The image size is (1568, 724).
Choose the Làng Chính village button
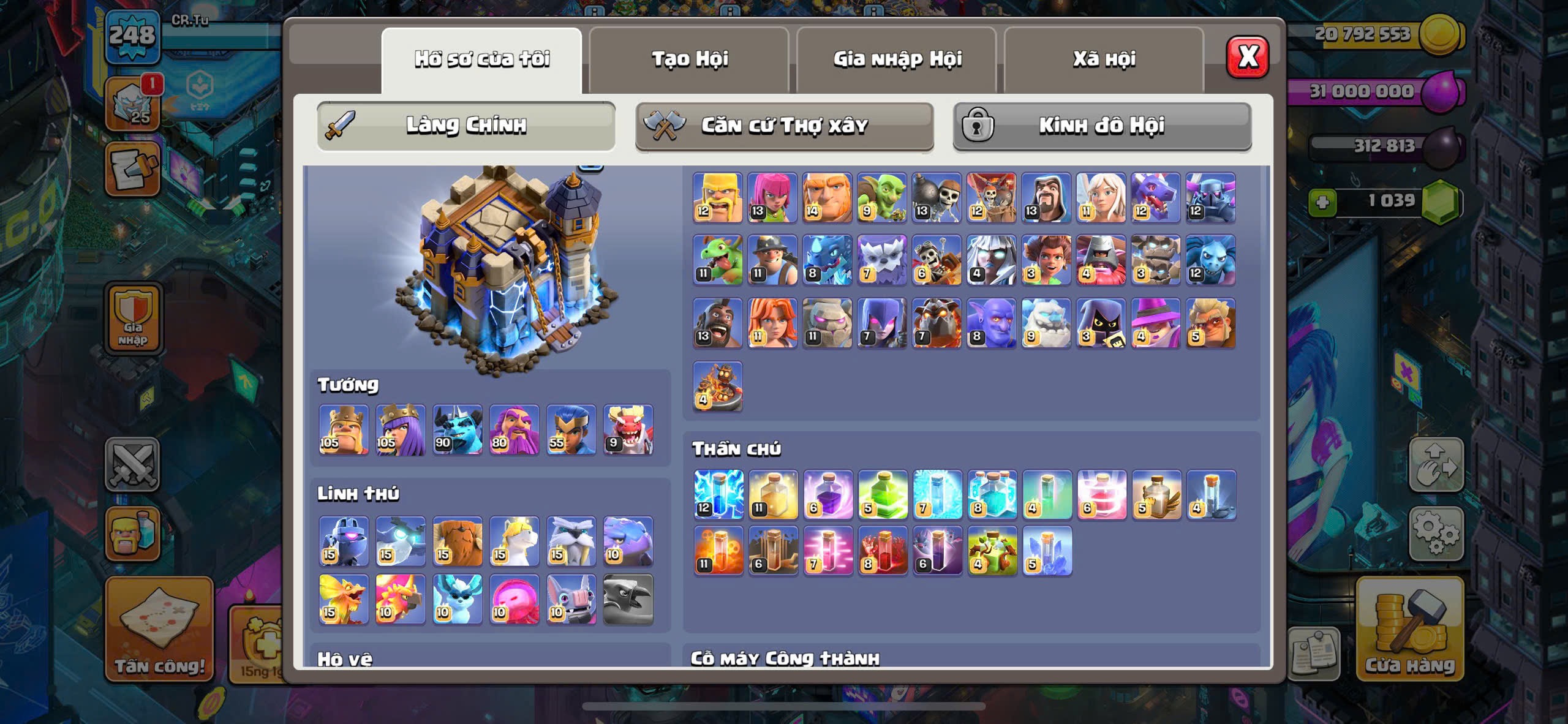pyautogui.click(x=466, y=126)
